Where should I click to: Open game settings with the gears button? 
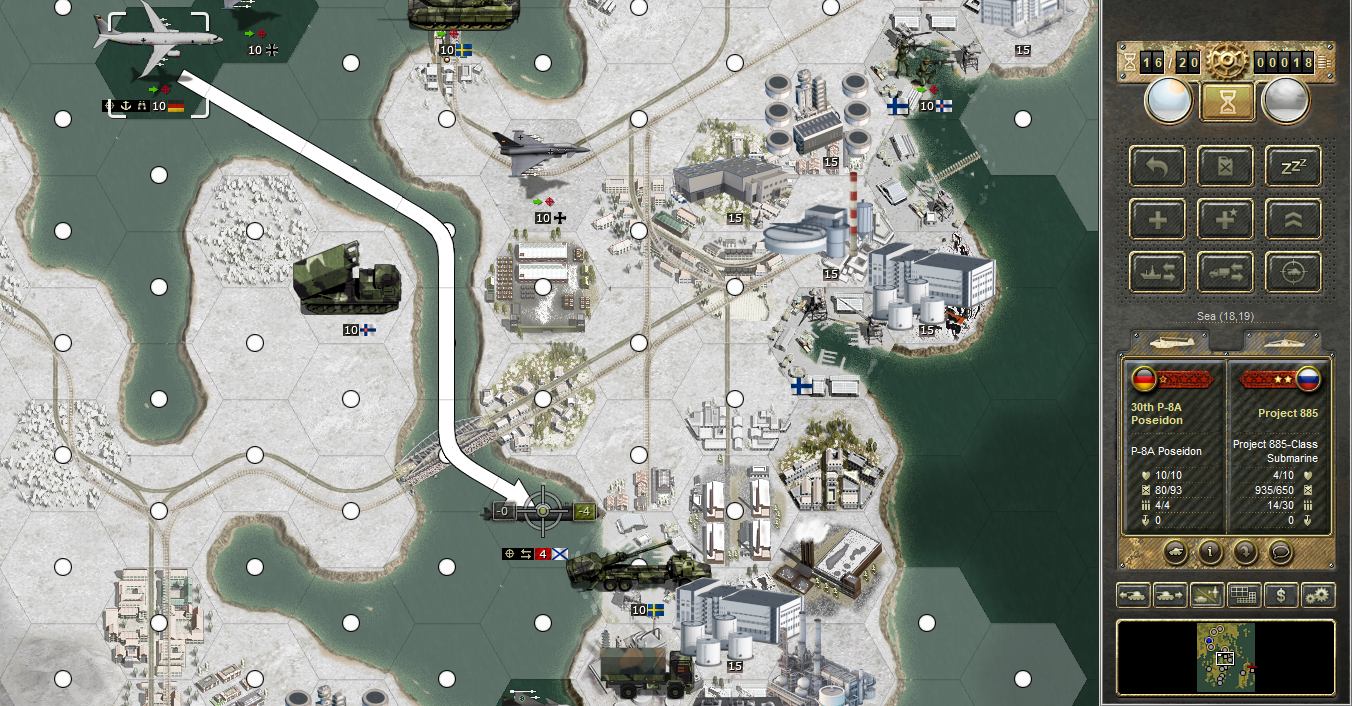(x=1317, y=595)
